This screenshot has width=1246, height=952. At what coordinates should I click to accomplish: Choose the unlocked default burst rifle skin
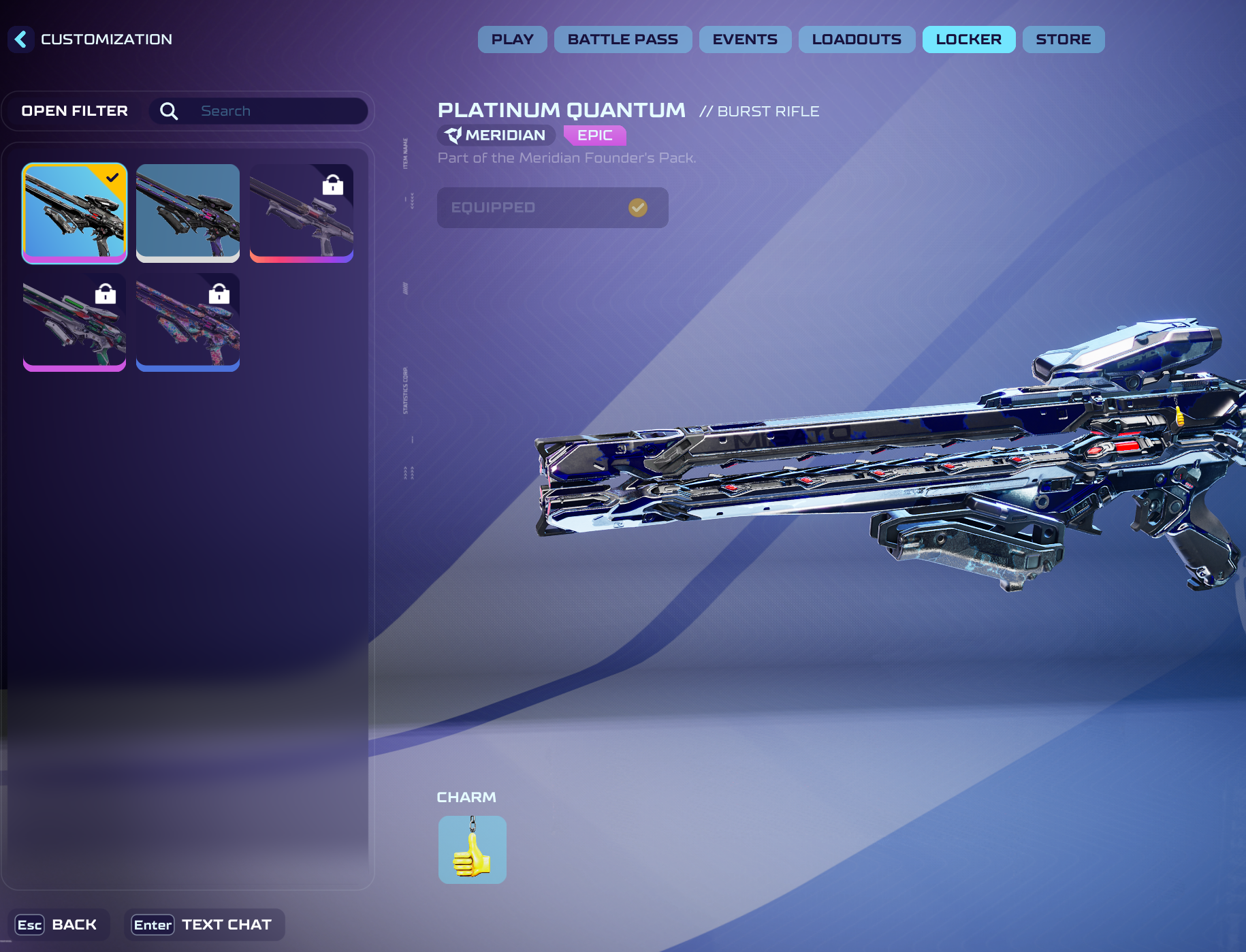pos(188,212)
